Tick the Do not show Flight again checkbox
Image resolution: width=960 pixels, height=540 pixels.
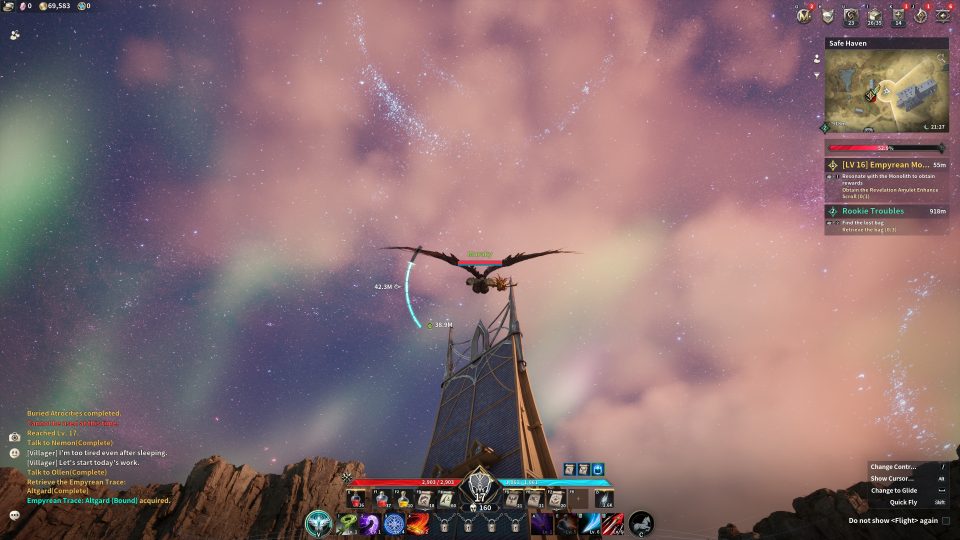tap(946, 521)
